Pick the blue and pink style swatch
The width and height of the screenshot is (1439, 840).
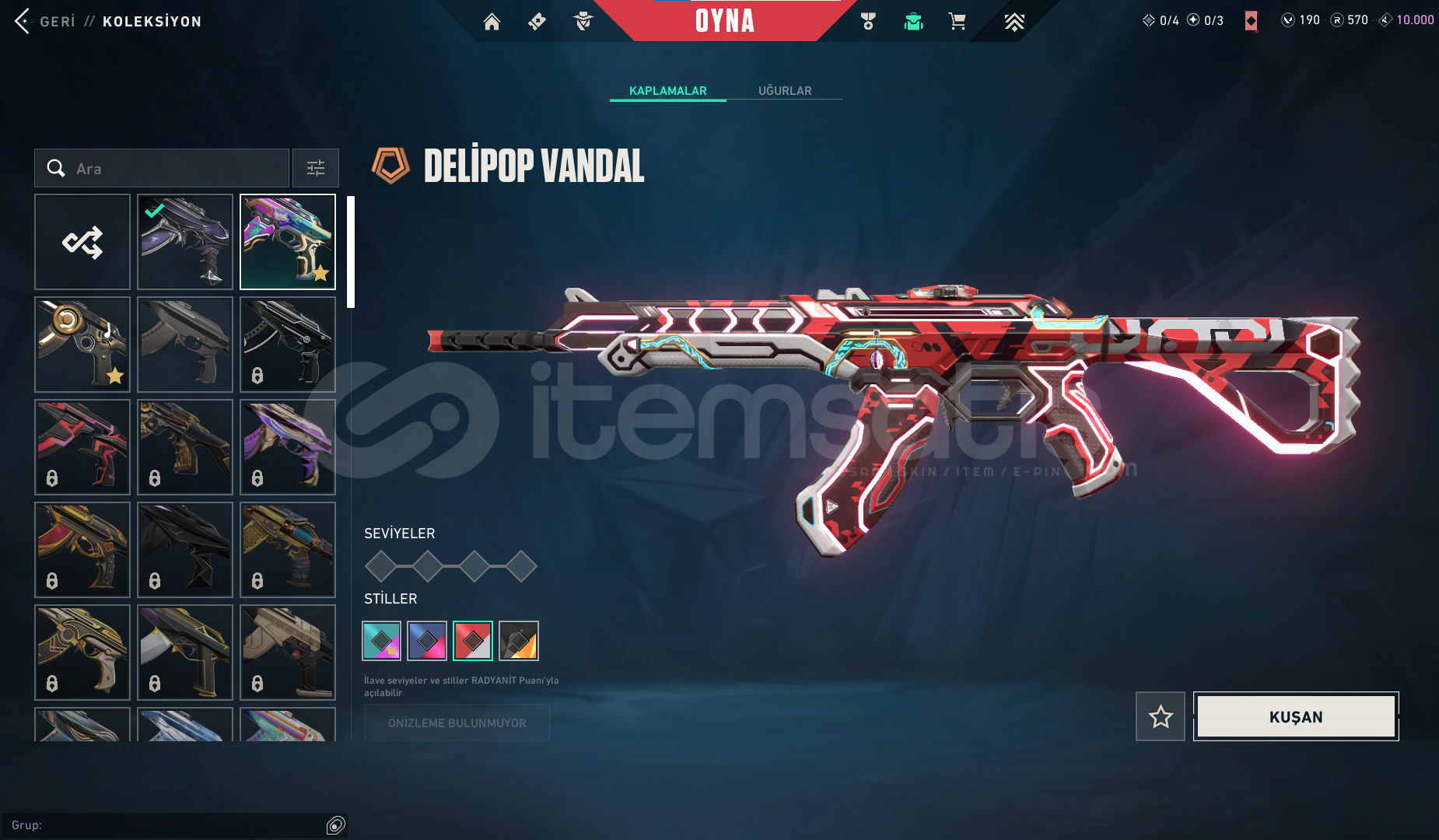click(427, 641)
